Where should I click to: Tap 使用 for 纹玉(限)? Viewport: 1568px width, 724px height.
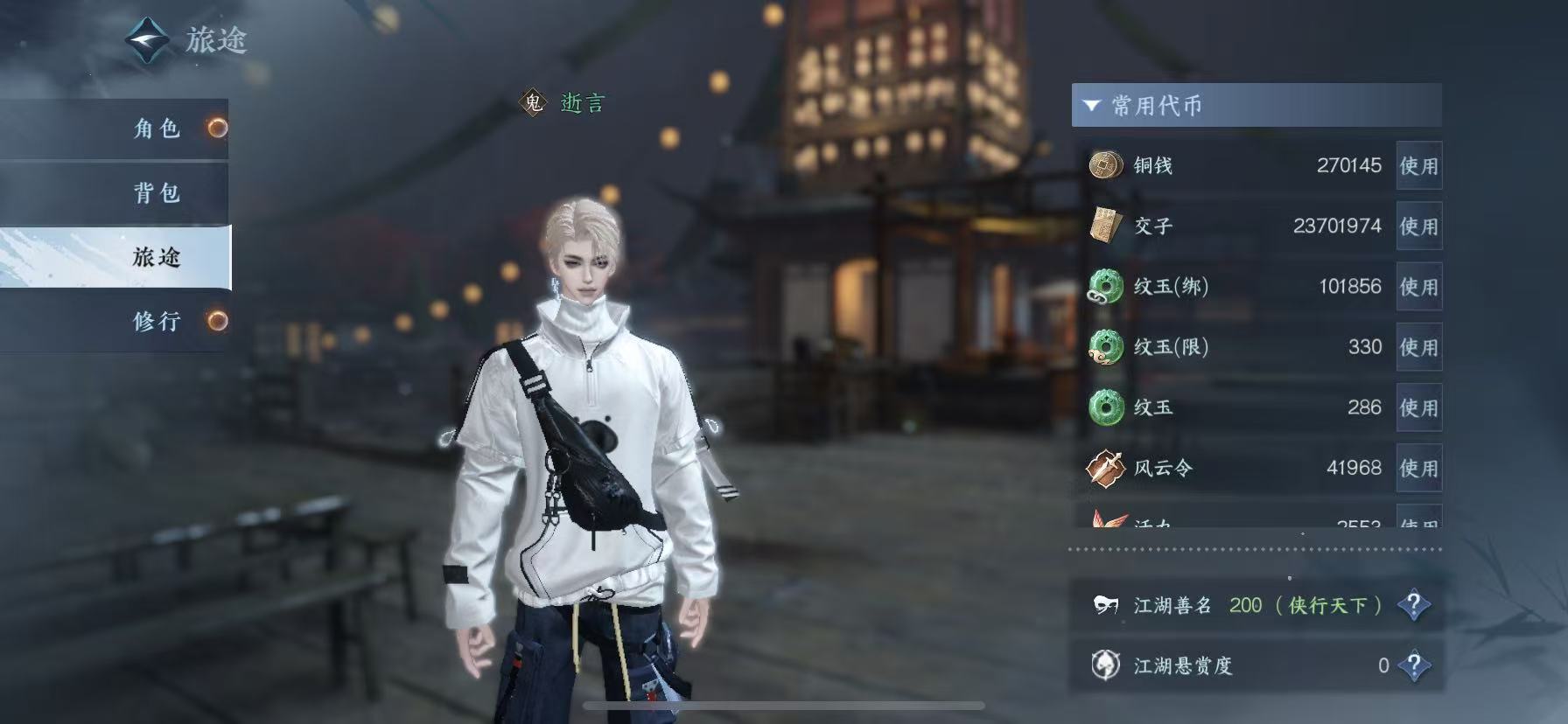(1418, 347)
